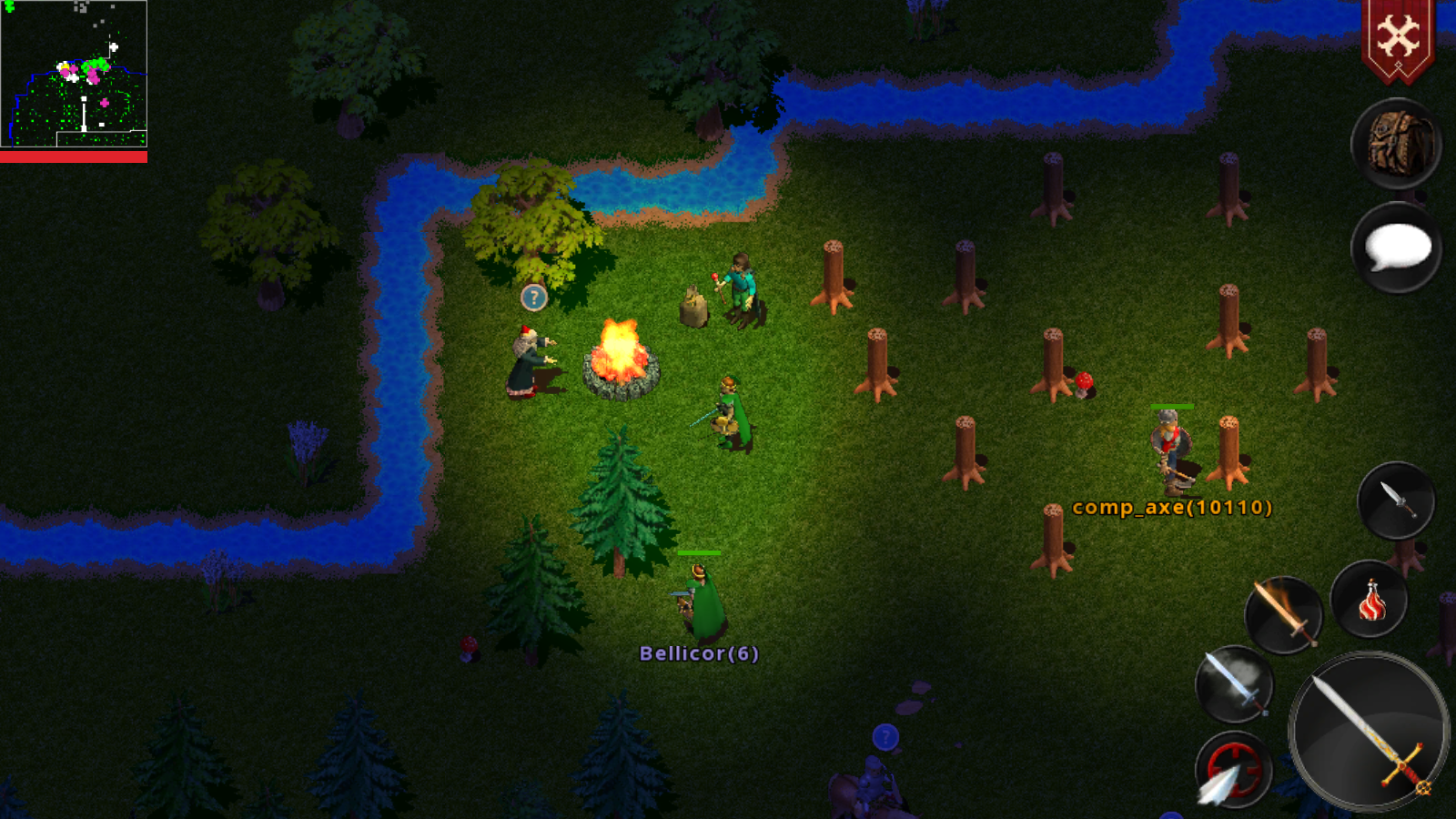Screen dimensions: 1456x819
Task: Select the flaming sword skill
Action: coord(1284,614)
